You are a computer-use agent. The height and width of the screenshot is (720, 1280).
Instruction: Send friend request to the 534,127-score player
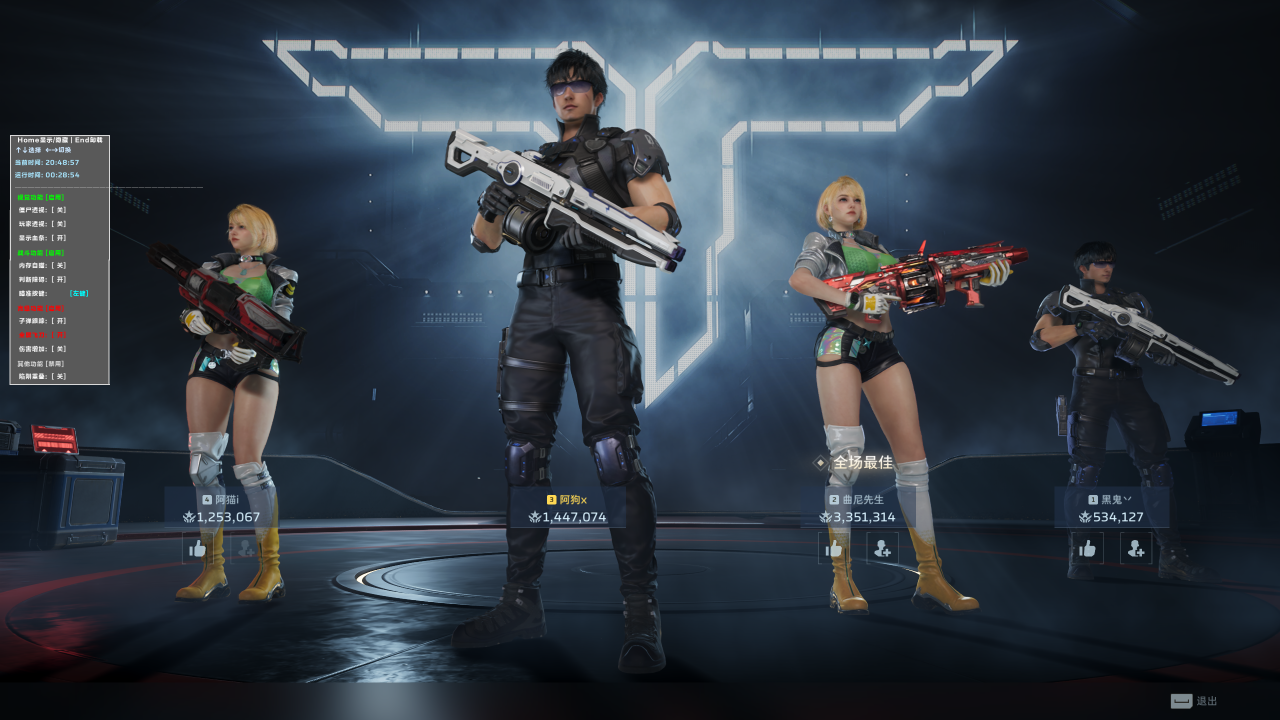1136,548
